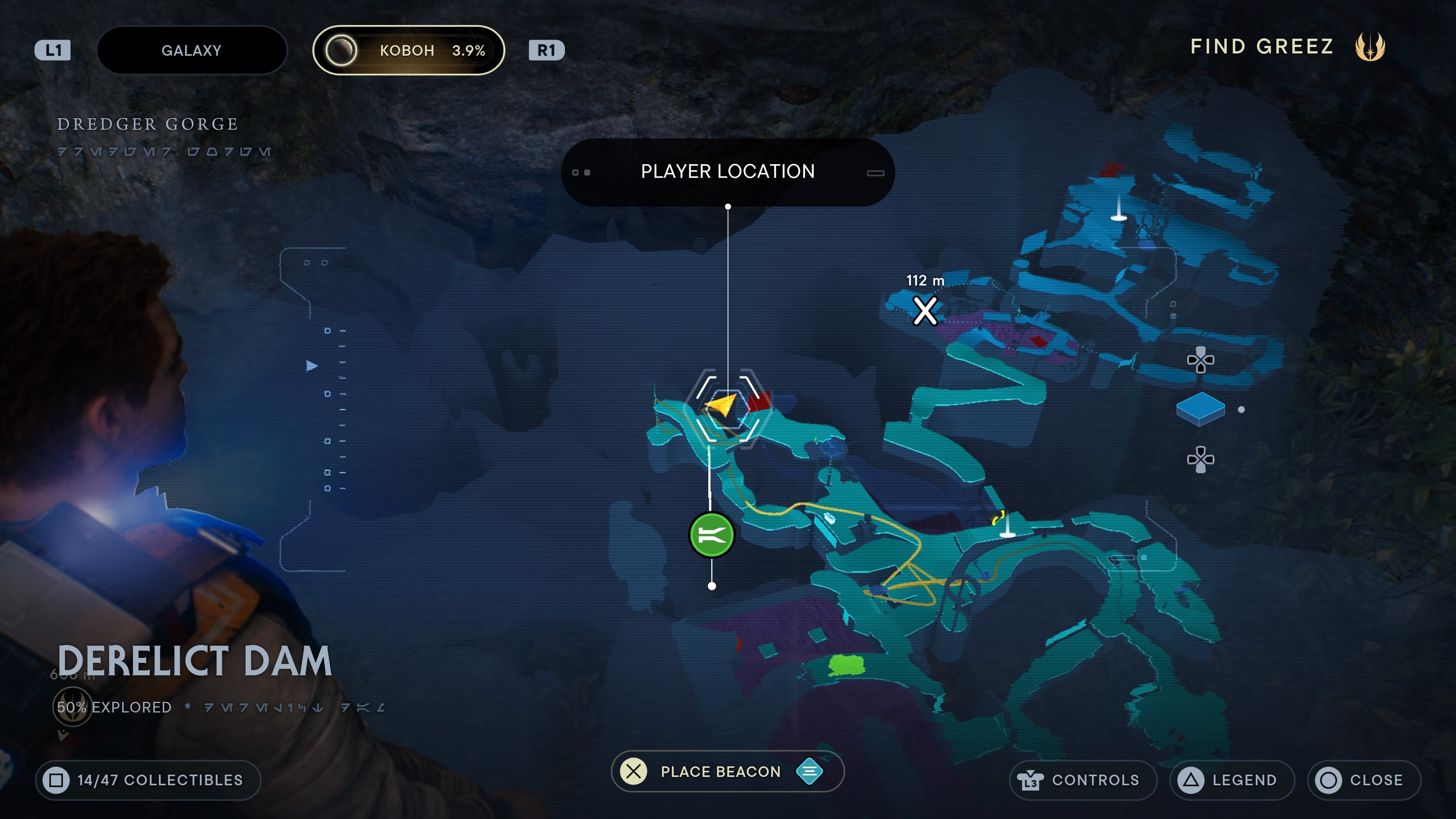Open the 14/47 Collectibles list
1456x819 pixels.
[148, 780]
